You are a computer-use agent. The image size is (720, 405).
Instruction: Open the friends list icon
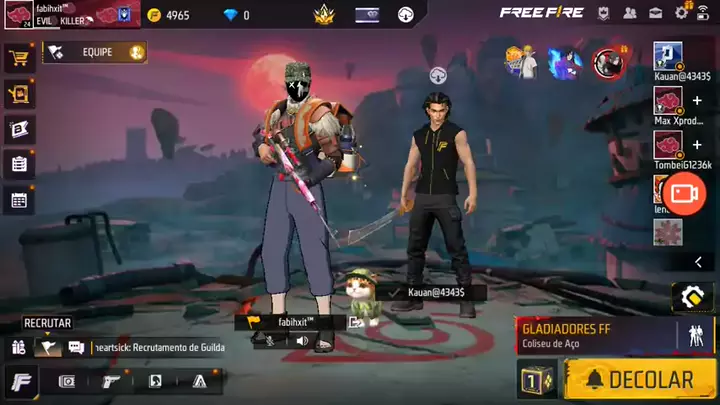pyautogui.click(x=630, y=13)
